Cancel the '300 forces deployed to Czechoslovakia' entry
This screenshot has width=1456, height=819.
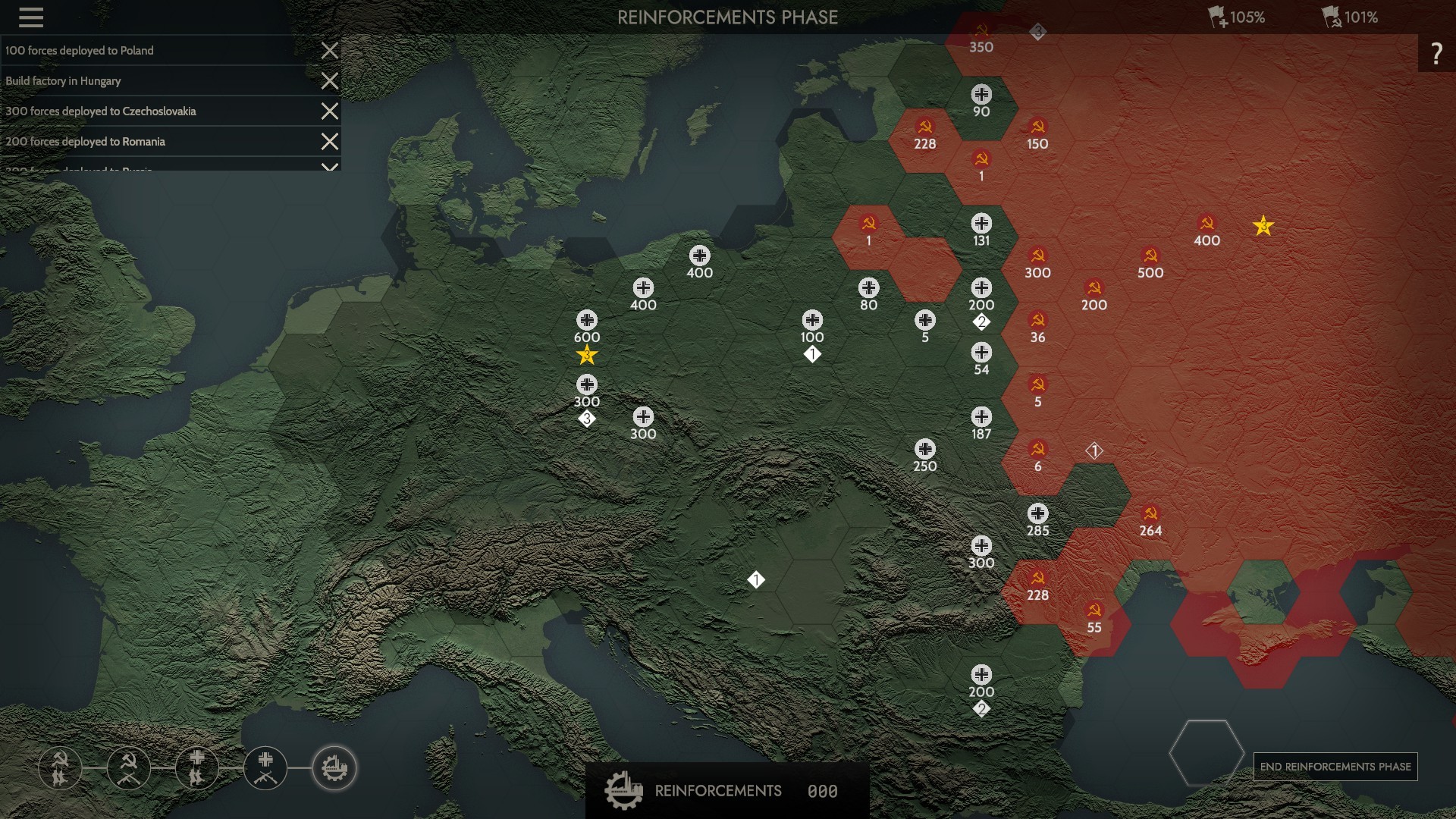pyautogui.click(x=329, y=111)
